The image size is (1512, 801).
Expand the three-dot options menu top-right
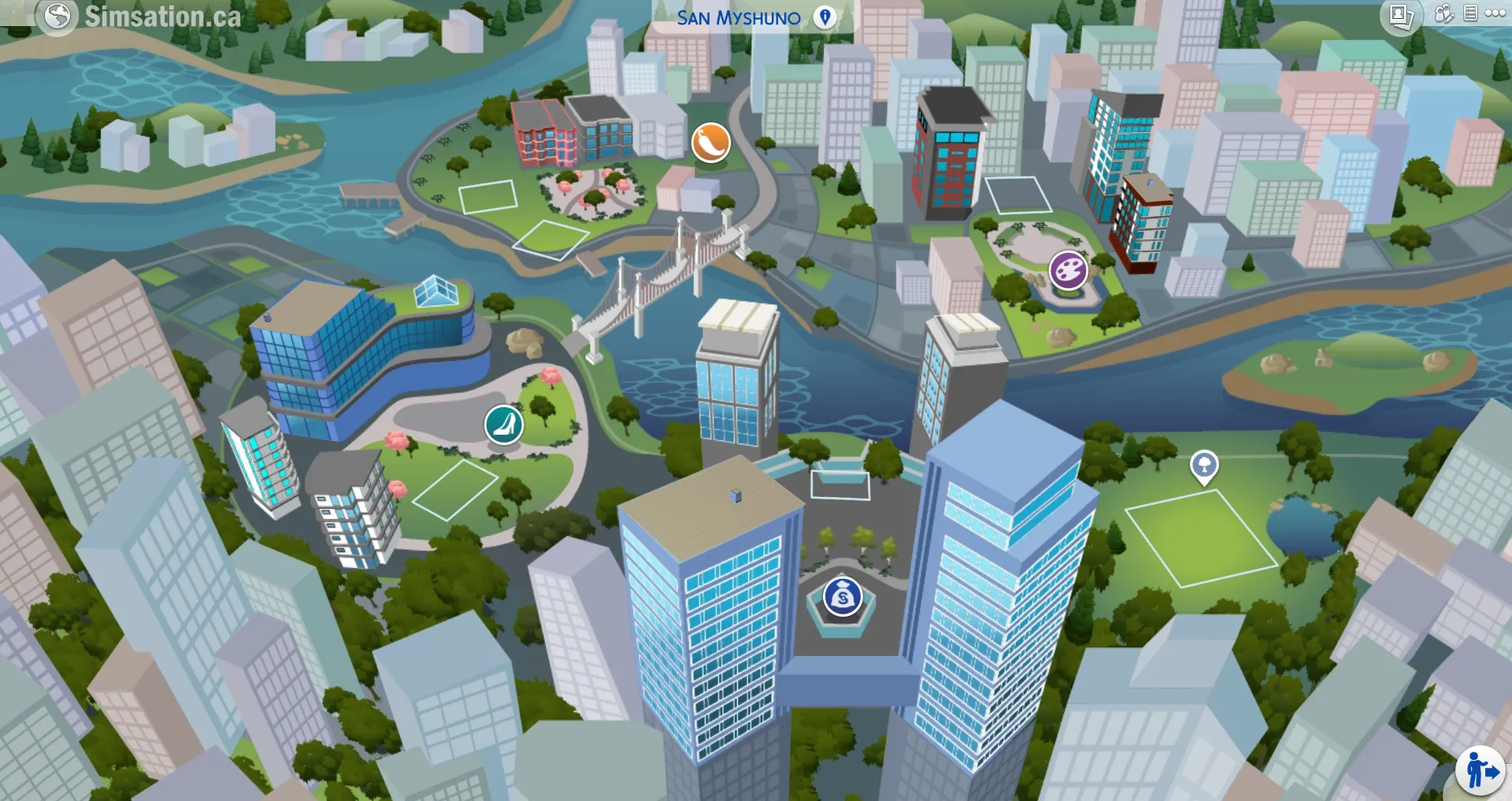pyautogui.click(x=1495, y=13)
